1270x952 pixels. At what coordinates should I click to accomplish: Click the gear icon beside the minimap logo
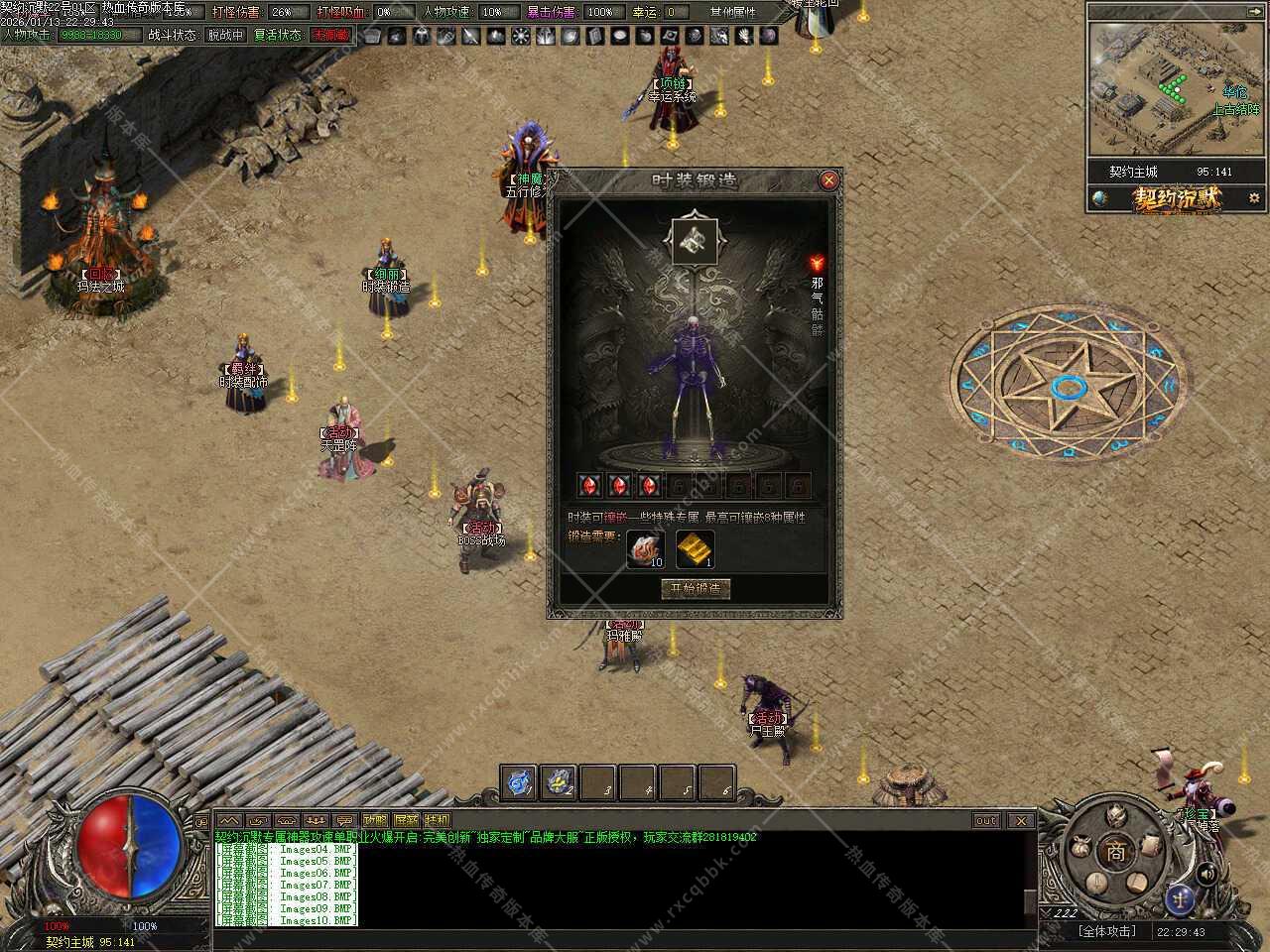coord(1254,198)
